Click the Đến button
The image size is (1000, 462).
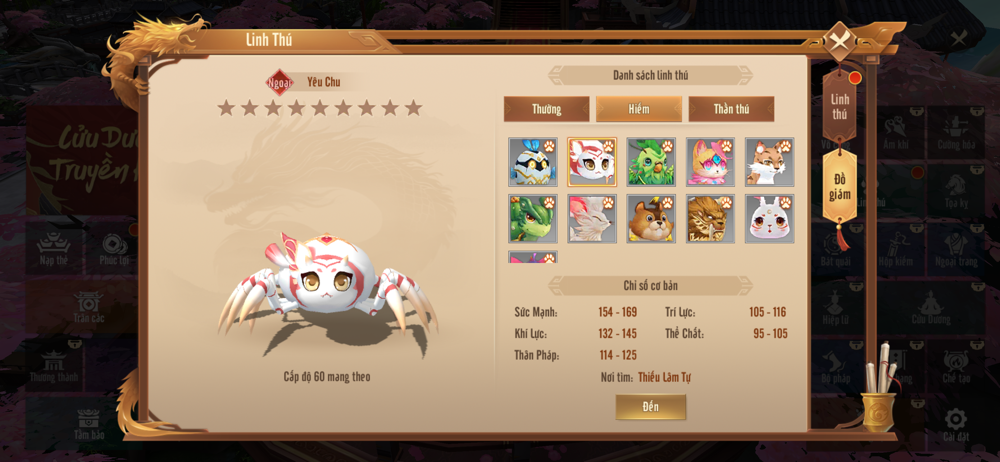(651, 407)
